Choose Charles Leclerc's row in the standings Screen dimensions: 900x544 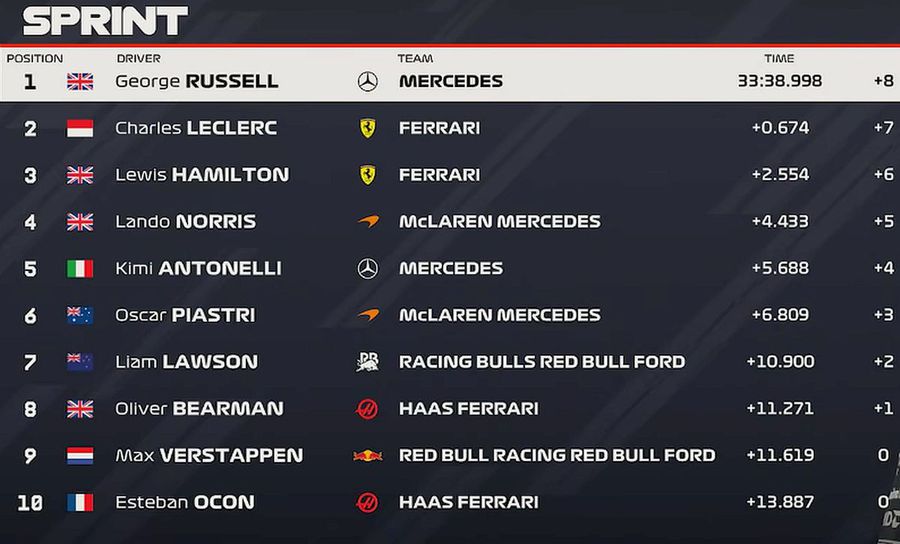[x=196, y=128]
